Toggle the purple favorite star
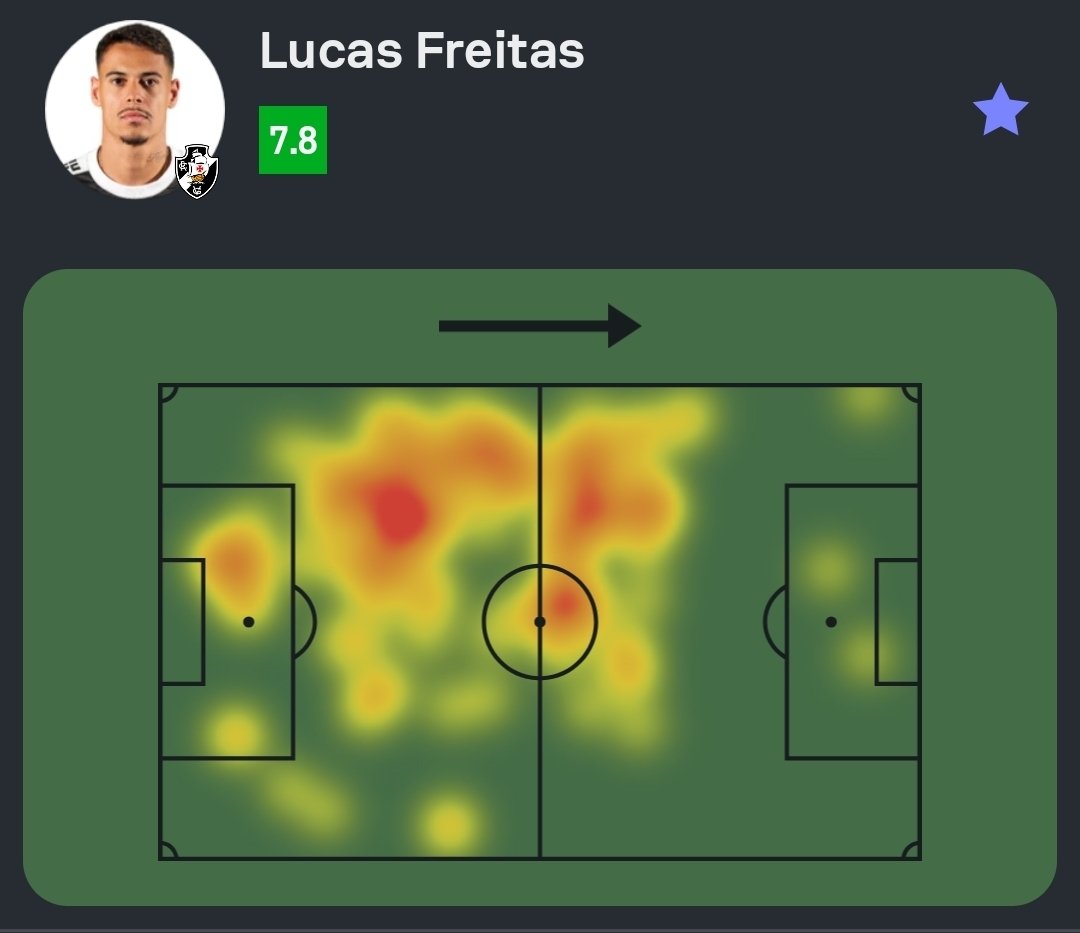The image size is (1080, 933). click(1000, 111)
